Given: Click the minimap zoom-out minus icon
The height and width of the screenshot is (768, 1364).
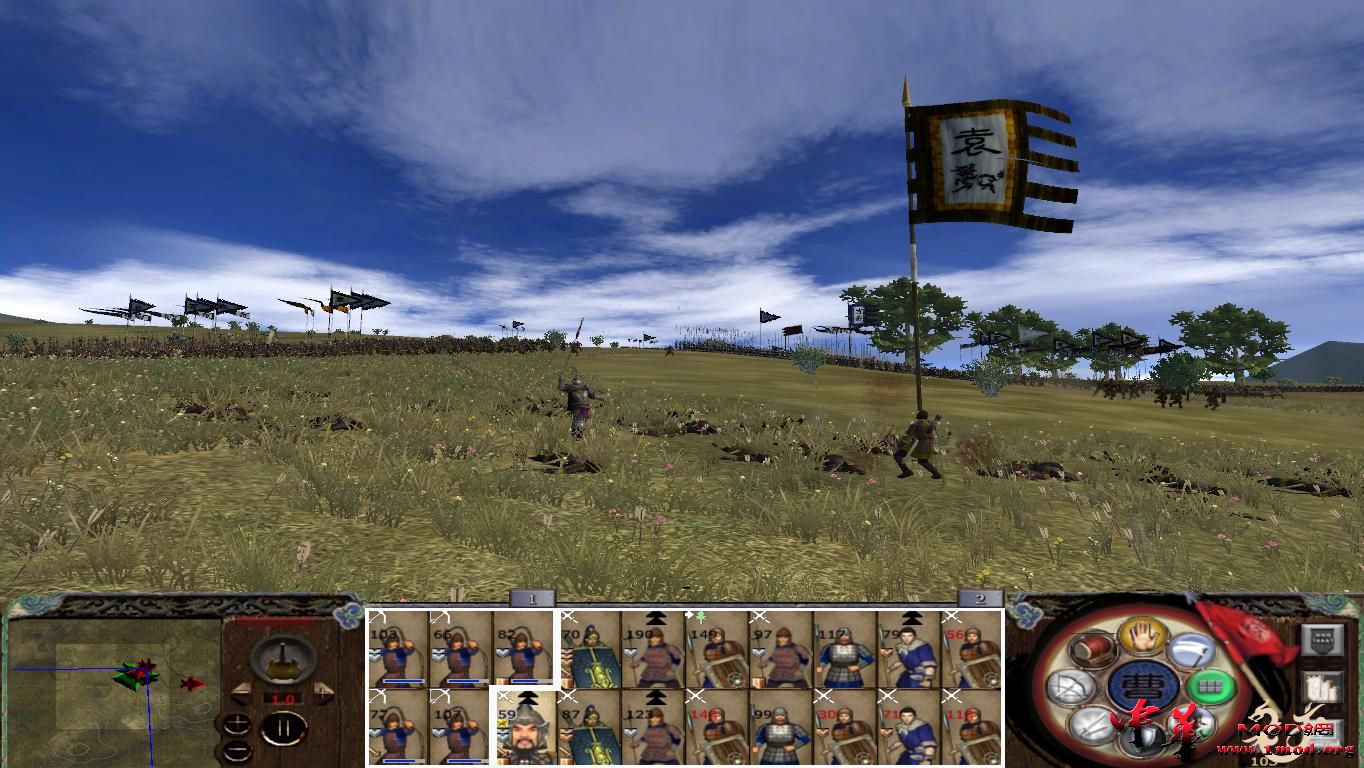Looking at the screenshot, I should [x=237, y=750].
